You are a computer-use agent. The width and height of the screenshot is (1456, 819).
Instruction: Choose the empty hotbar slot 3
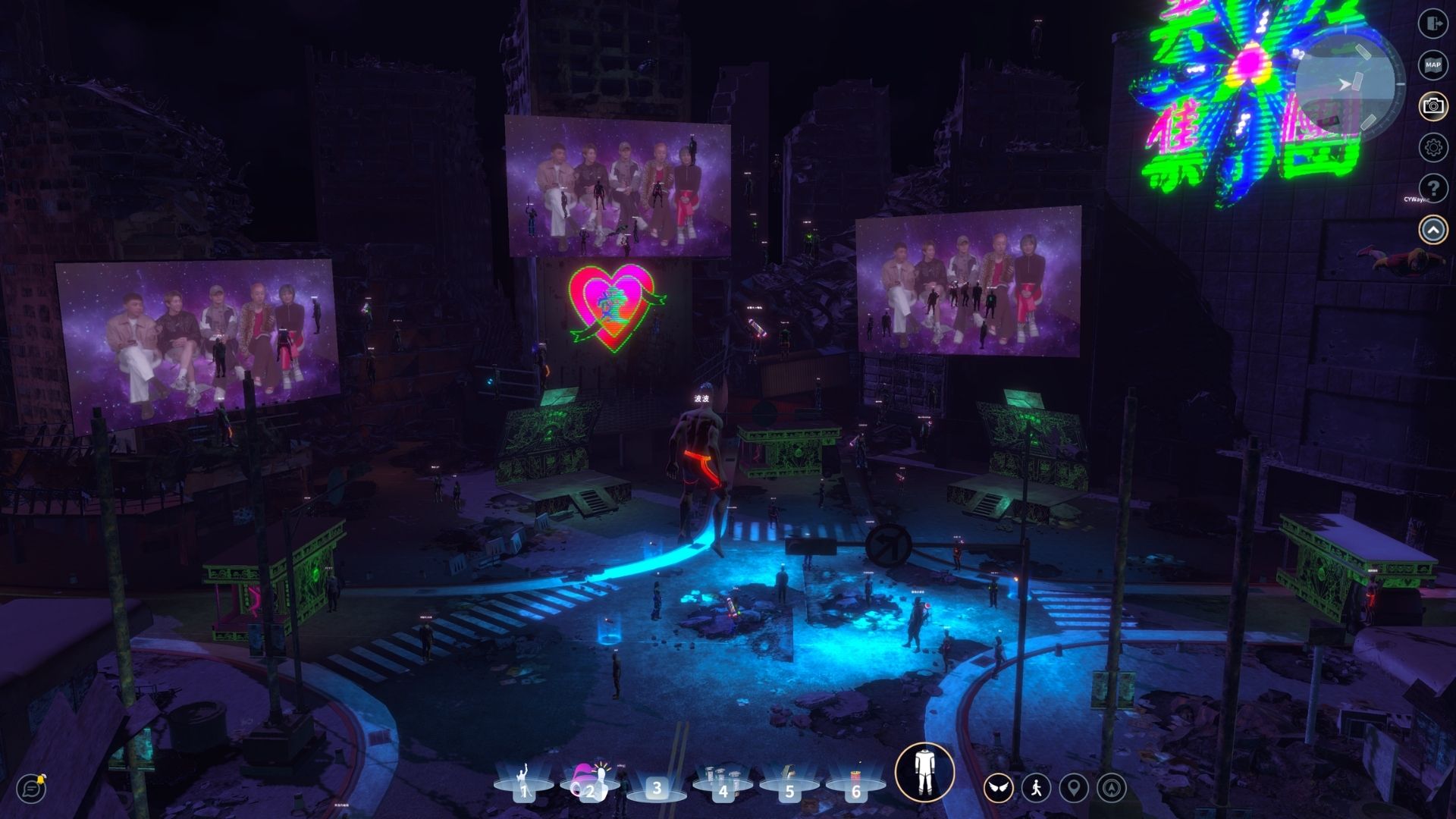[x=657, y=787]
